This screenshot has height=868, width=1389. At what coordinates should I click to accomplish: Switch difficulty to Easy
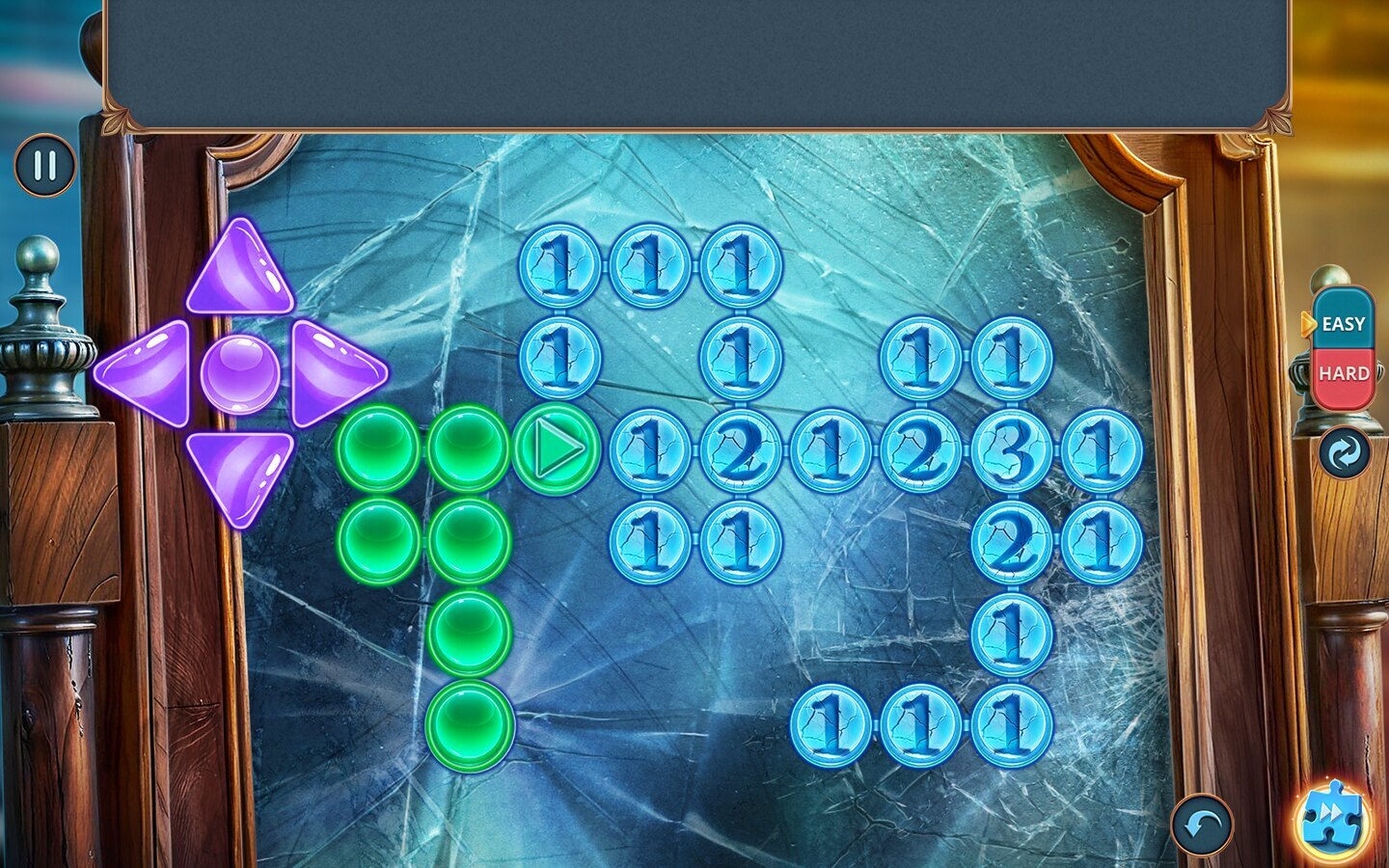tap(1343, 324)
